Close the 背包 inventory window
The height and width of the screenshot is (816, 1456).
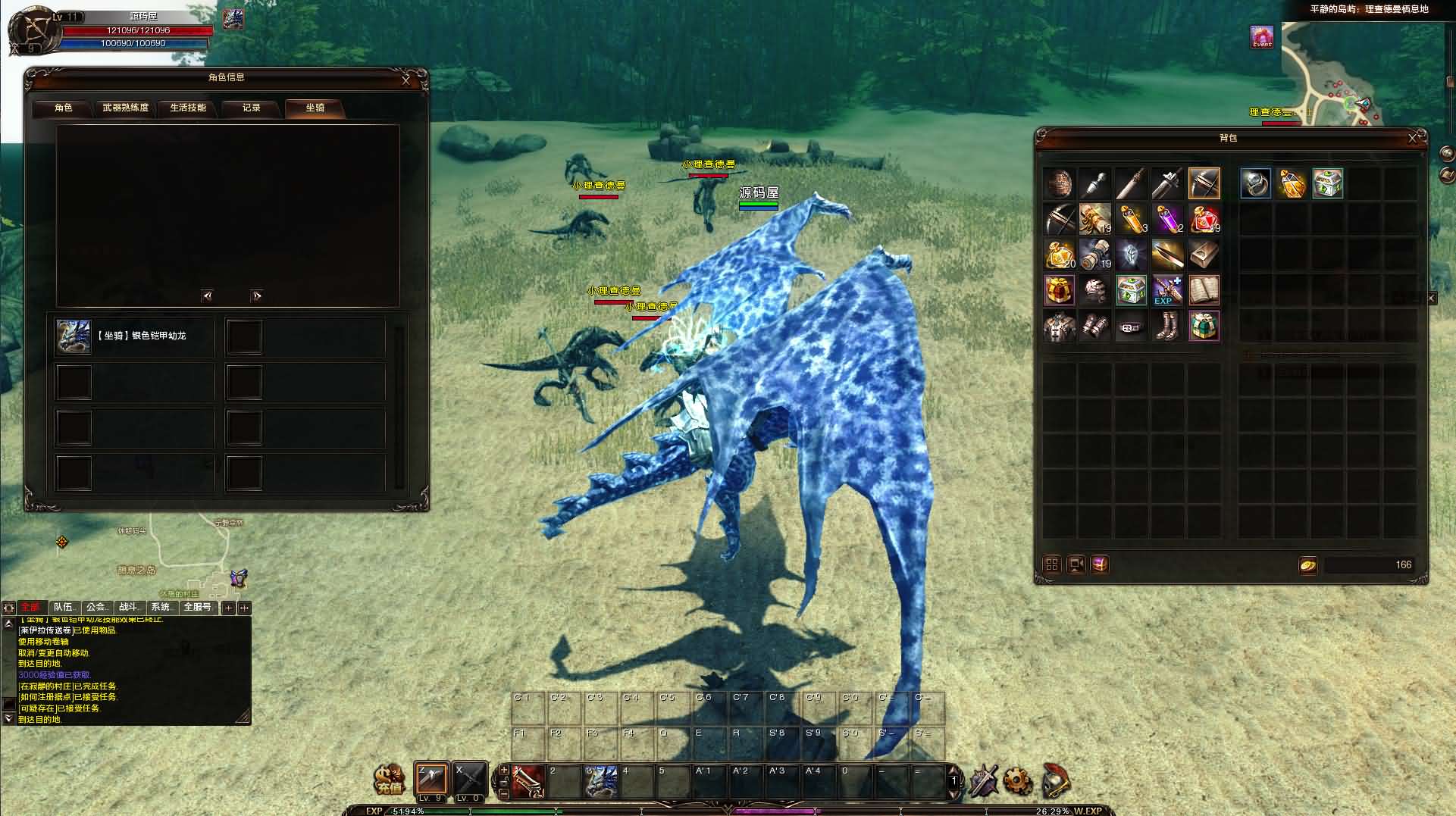(1412, 138)
